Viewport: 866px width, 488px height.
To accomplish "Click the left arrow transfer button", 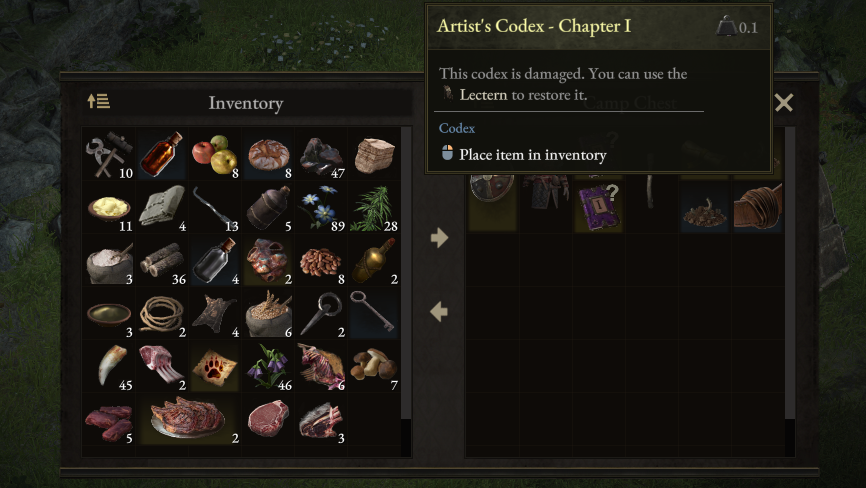I will tap(438, 312).
